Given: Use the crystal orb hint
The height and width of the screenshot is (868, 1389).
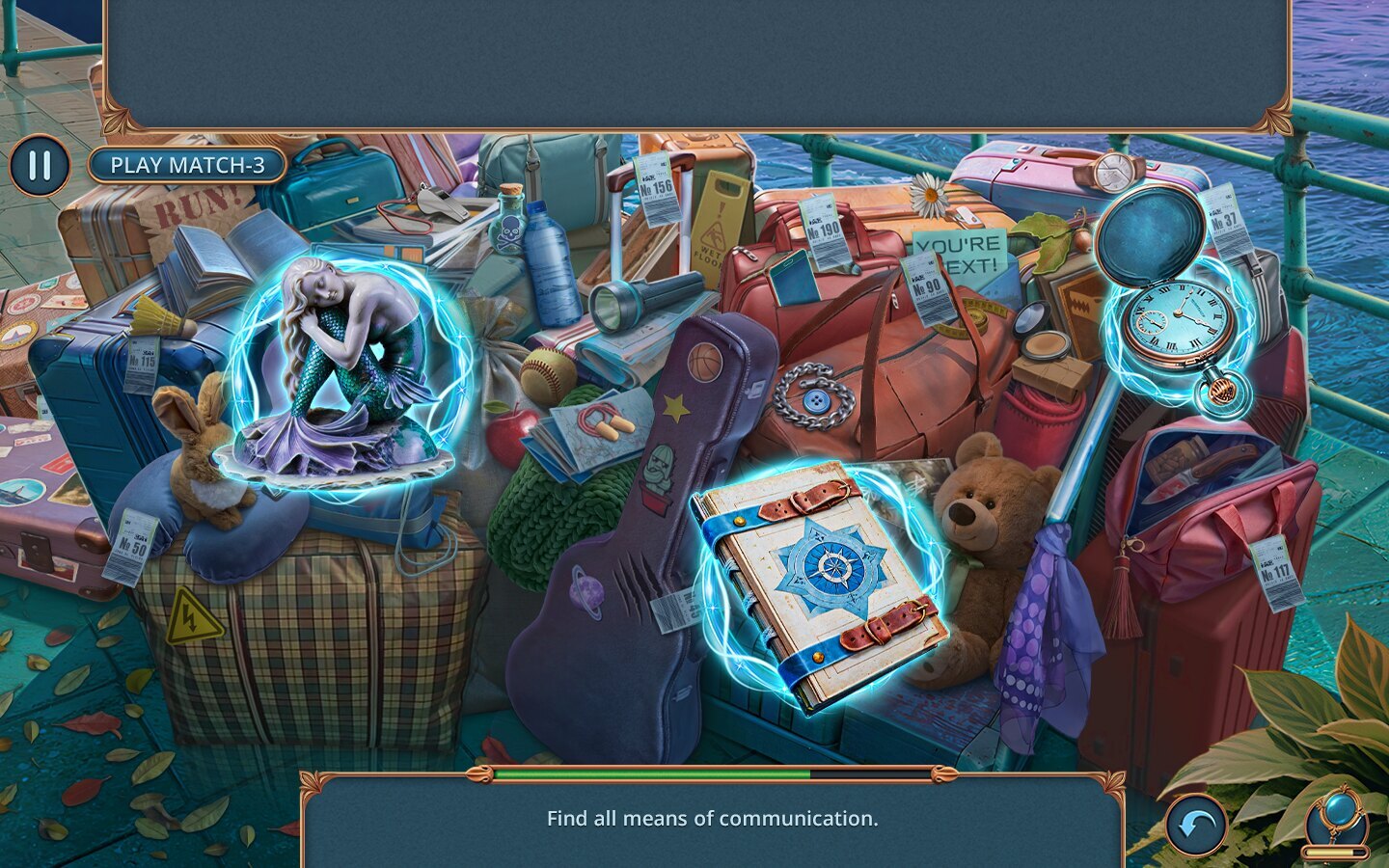Looking at the screenshot, I should [x=1336, y=820].
